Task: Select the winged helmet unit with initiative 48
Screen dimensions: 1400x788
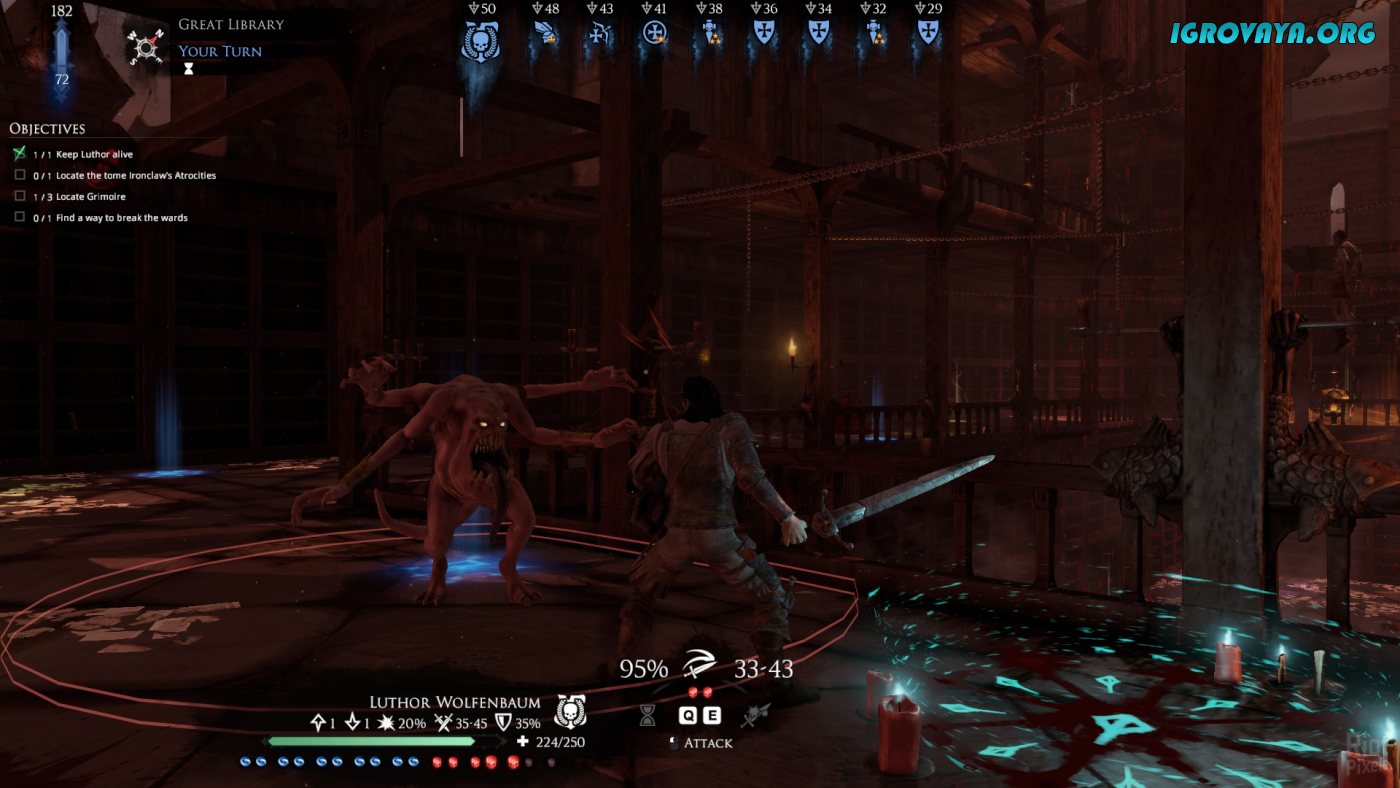Action: click(546, 34)
